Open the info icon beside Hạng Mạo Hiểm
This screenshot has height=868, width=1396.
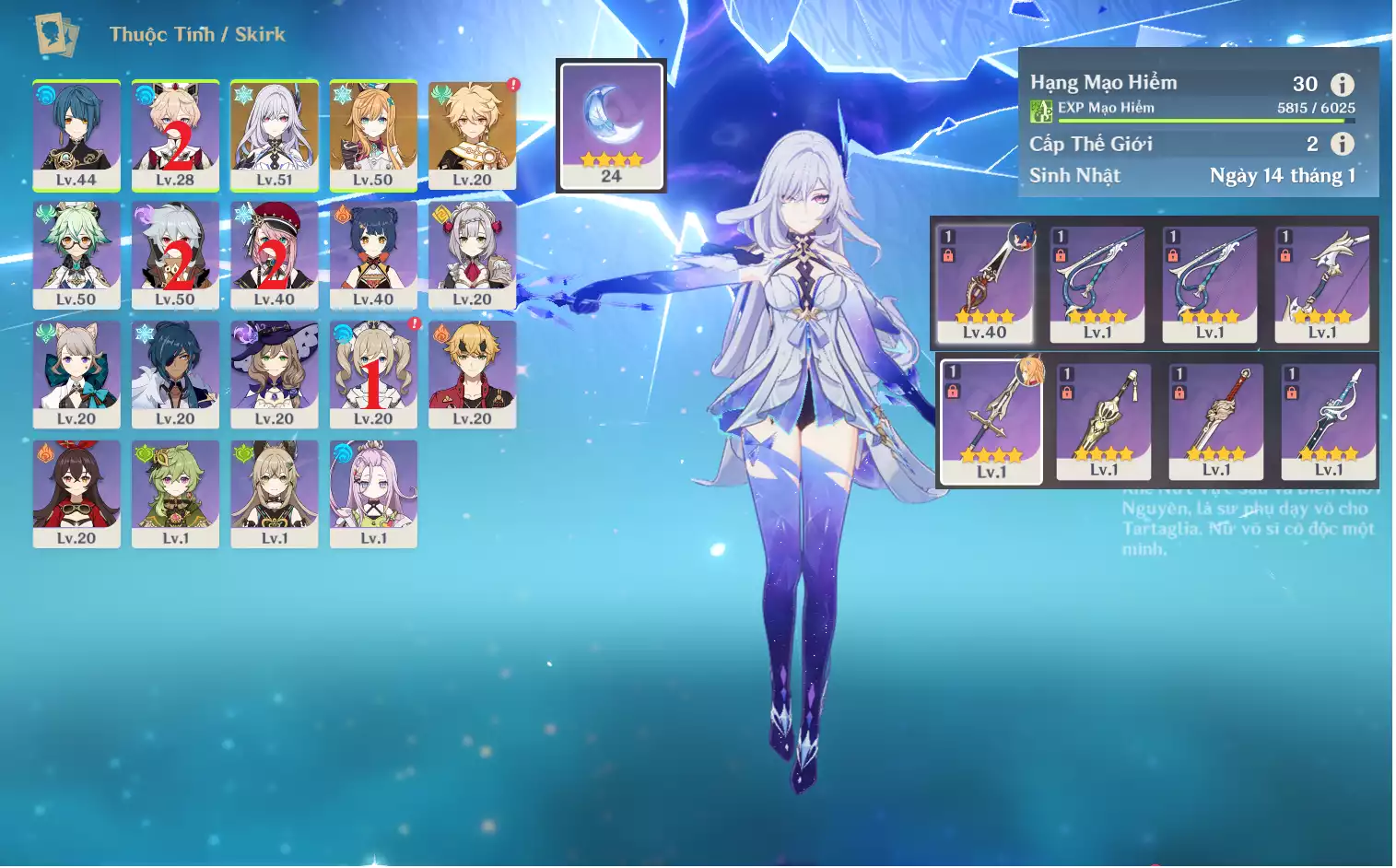tap(1343, 85)
